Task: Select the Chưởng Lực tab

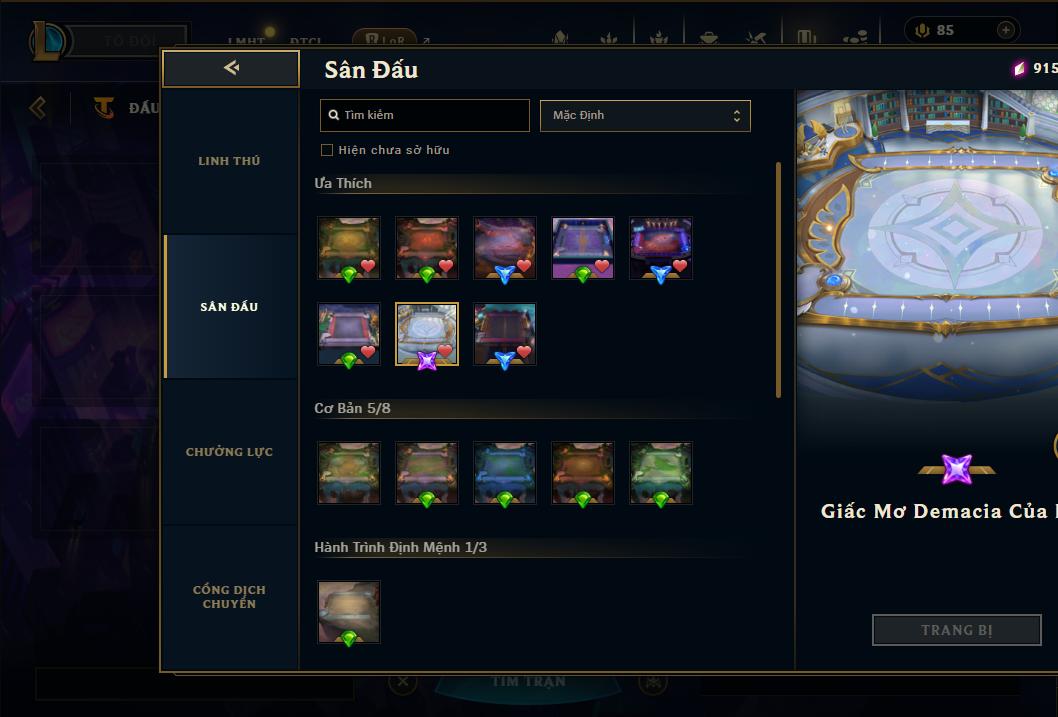Action: click(229, 452)
